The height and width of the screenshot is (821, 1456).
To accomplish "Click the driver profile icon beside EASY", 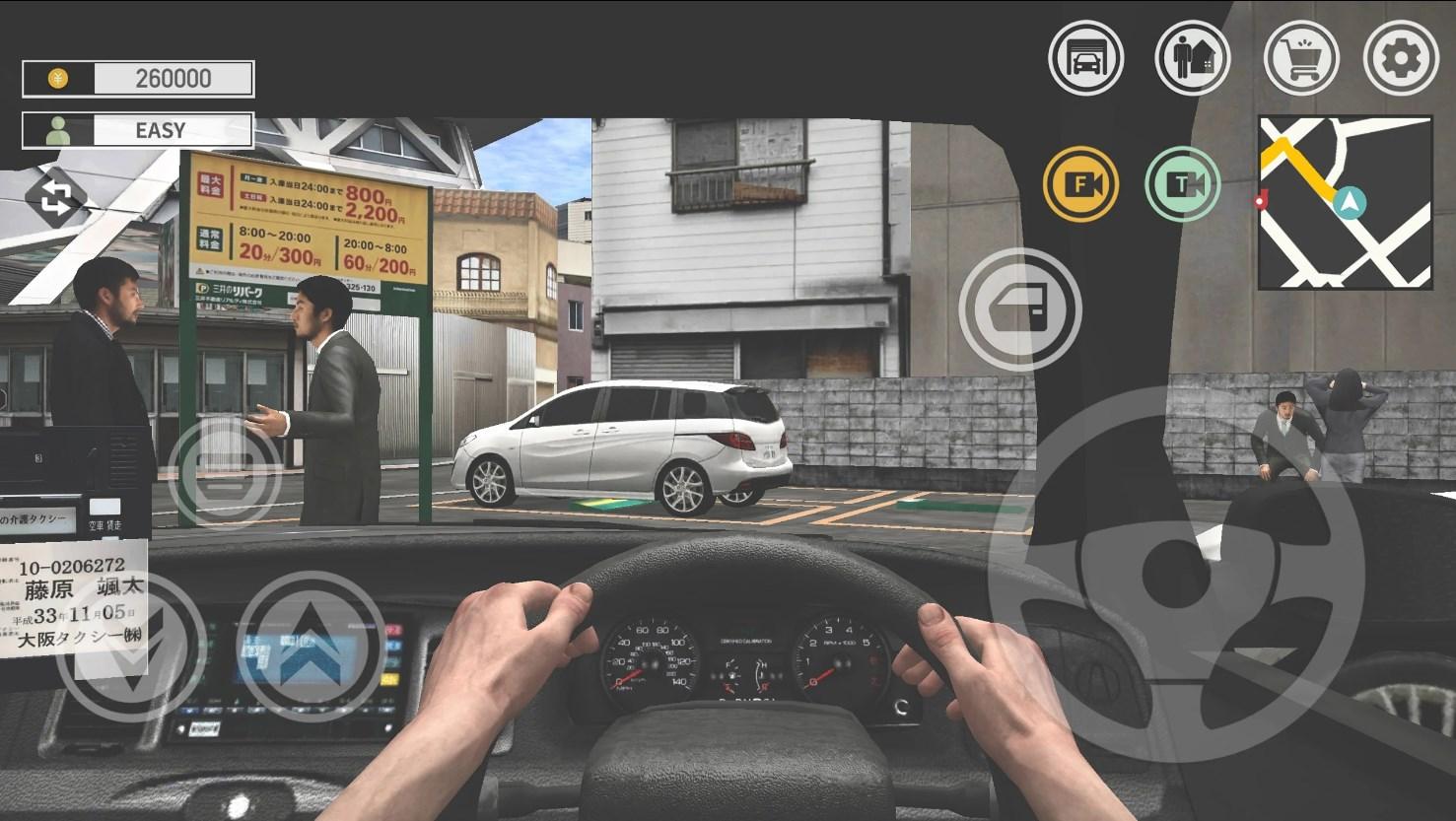I will [57, 129].
